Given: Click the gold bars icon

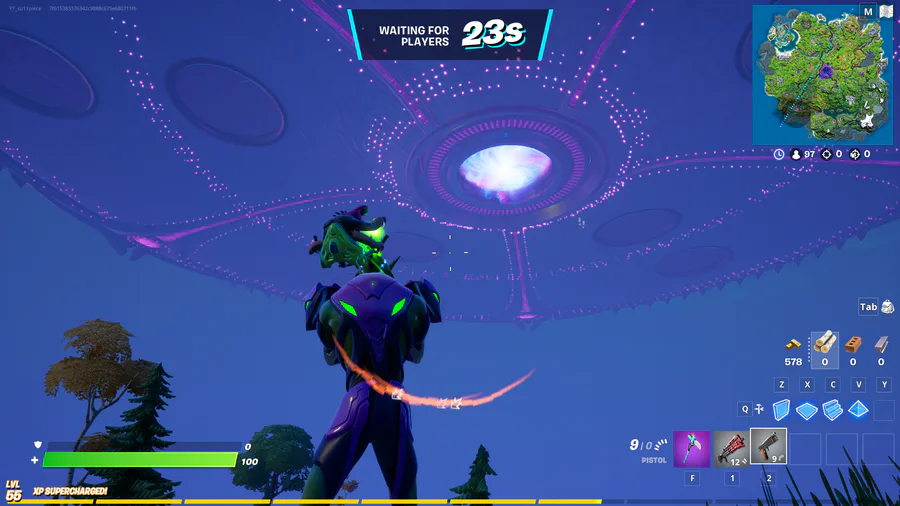Looking at the screenshot, I should pyautogui.click(x=793, y=344).
